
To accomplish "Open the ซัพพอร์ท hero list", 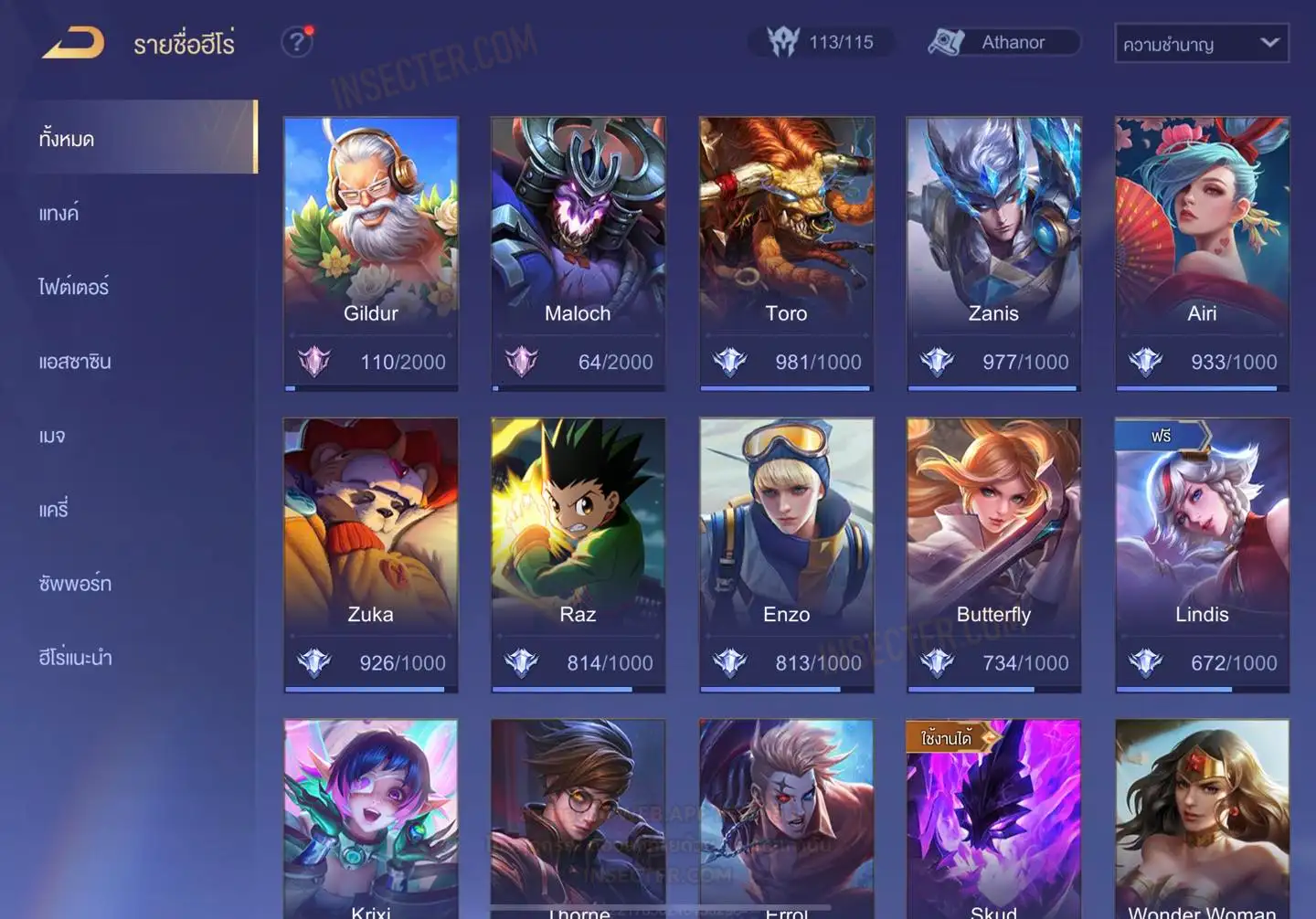I will click(75, 584).
